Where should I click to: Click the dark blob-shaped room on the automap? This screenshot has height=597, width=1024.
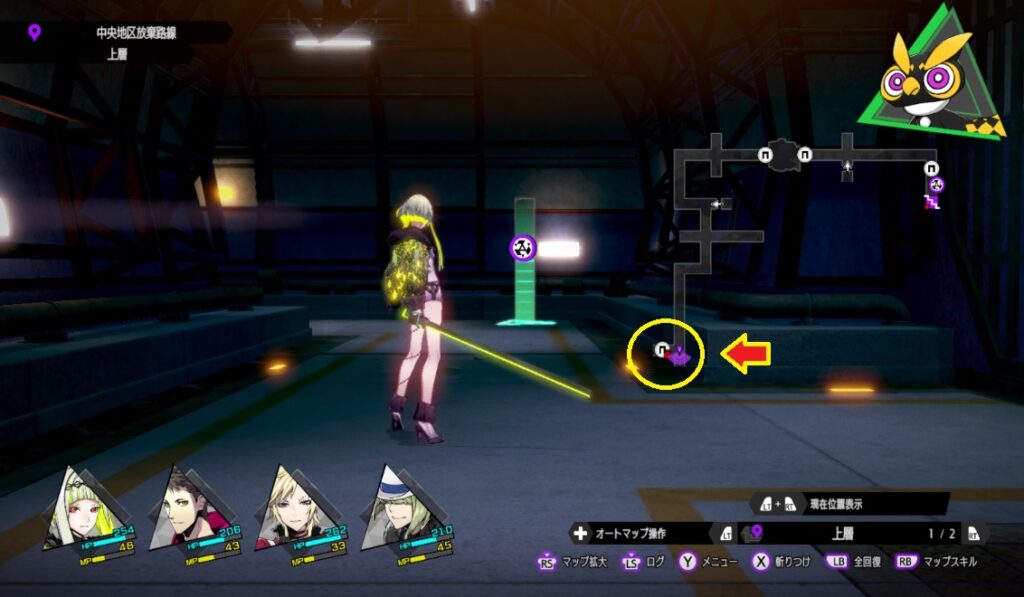click(784, 154)
